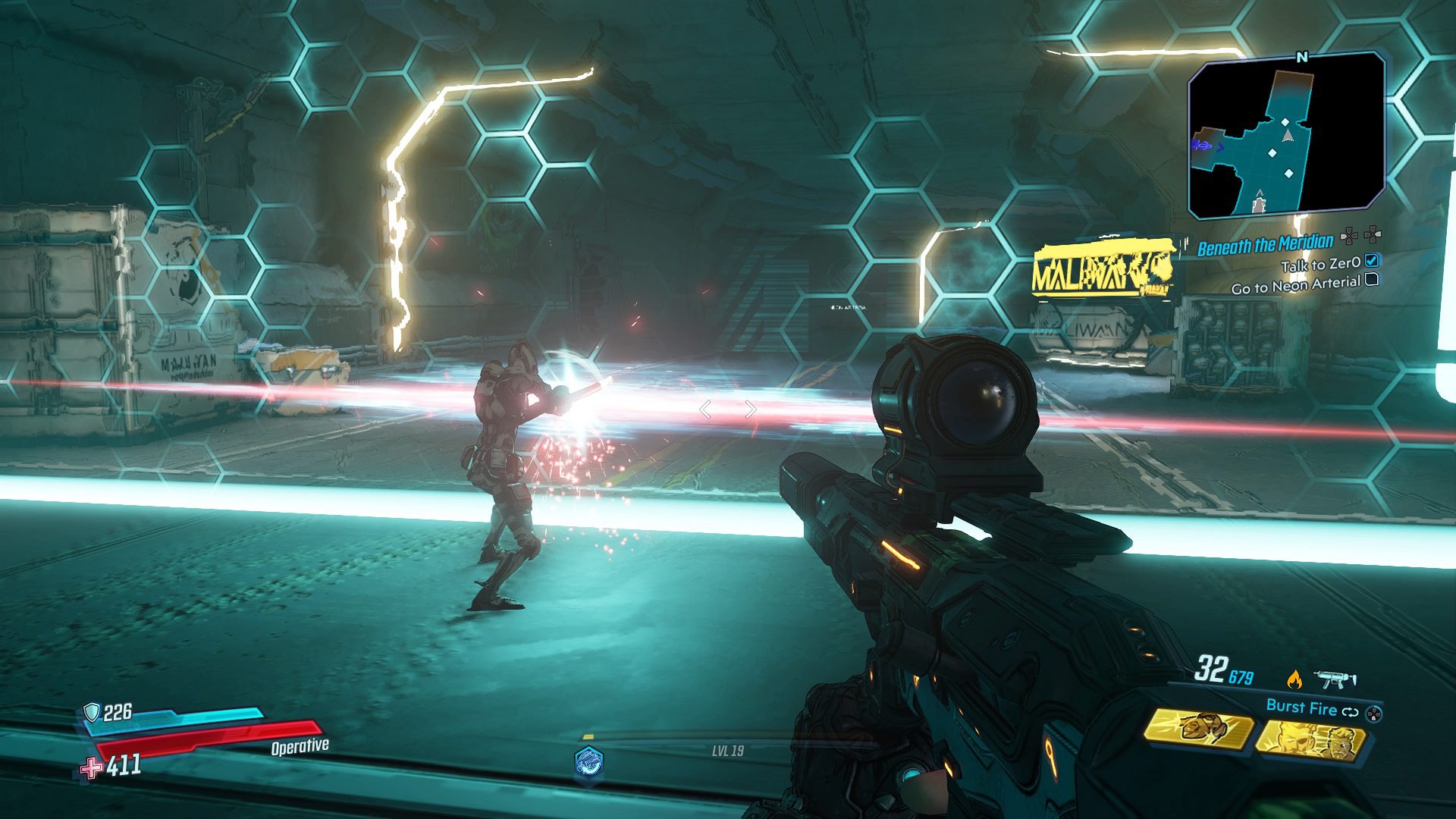Click the hexagonal badge by the level bar
1456x819 pixels.
pos(589,761)
